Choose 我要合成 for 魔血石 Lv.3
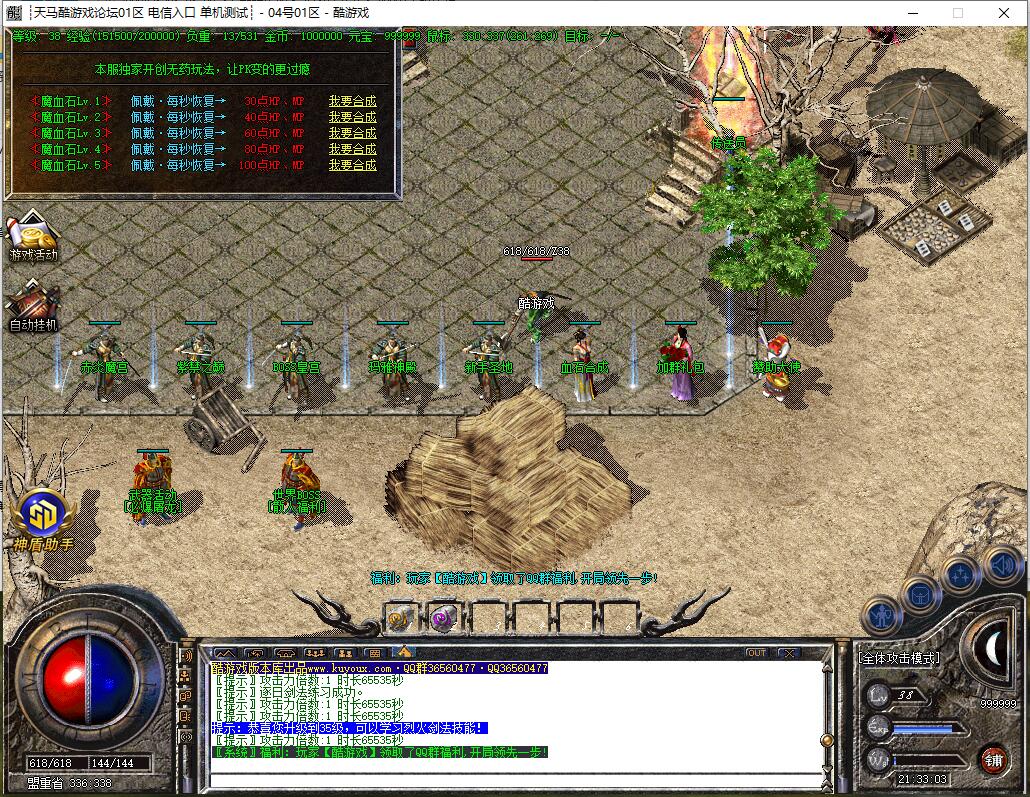The width and height of the screenshot is (1030, 797). (352, 133)
